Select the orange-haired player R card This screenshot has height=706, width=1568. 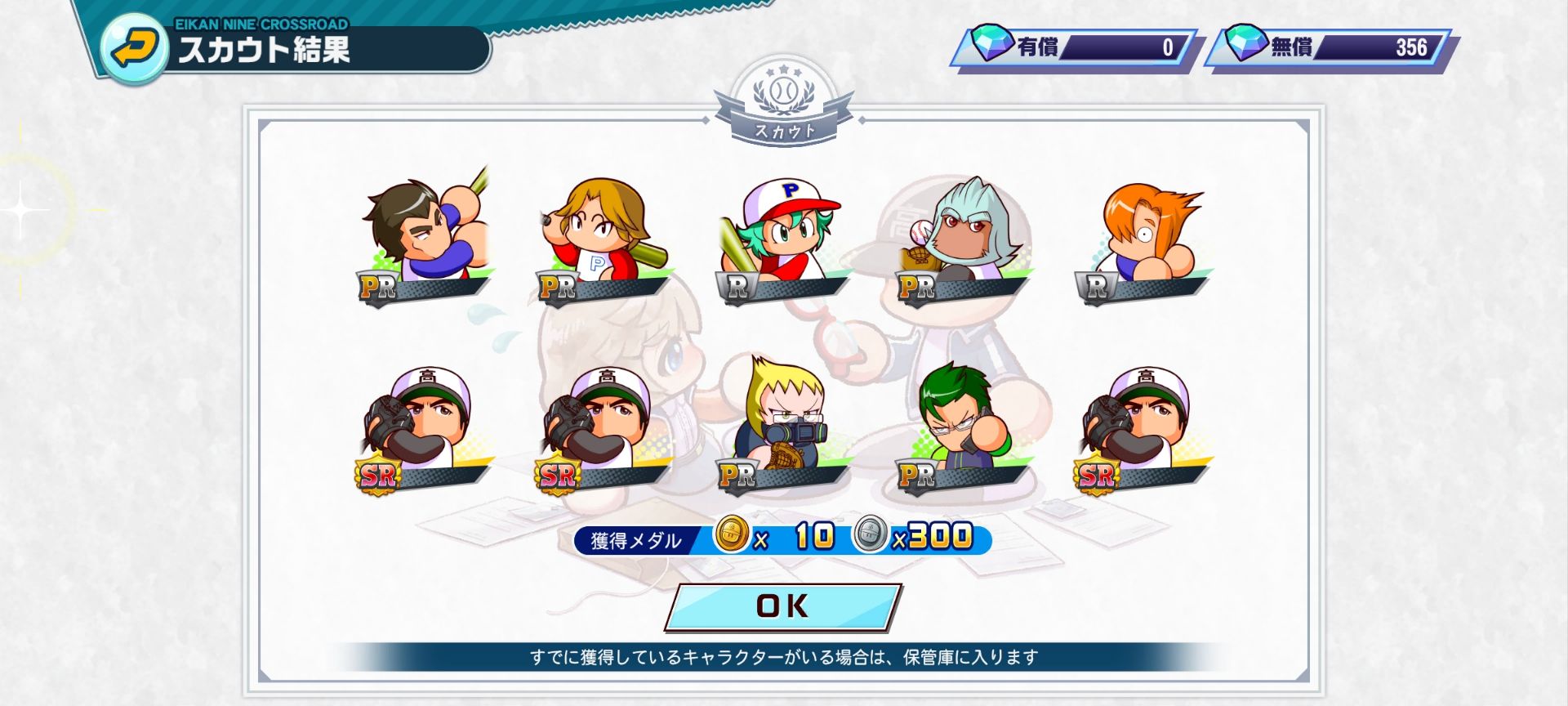pyautogui.click(x=1142, y=239)
